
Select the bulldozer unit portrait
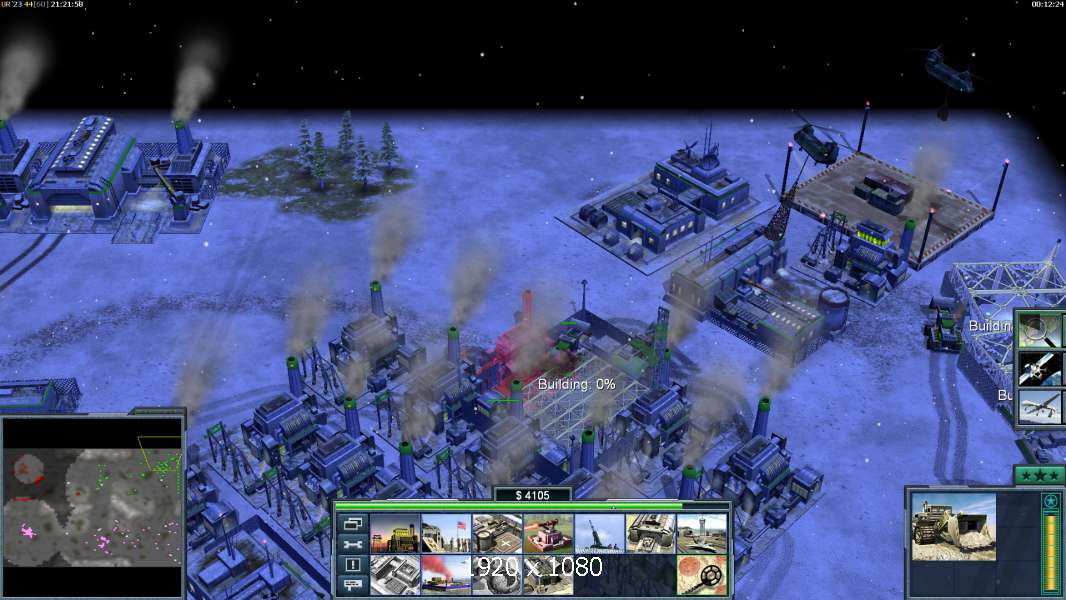pyautogui.click(x=953, y=525)
